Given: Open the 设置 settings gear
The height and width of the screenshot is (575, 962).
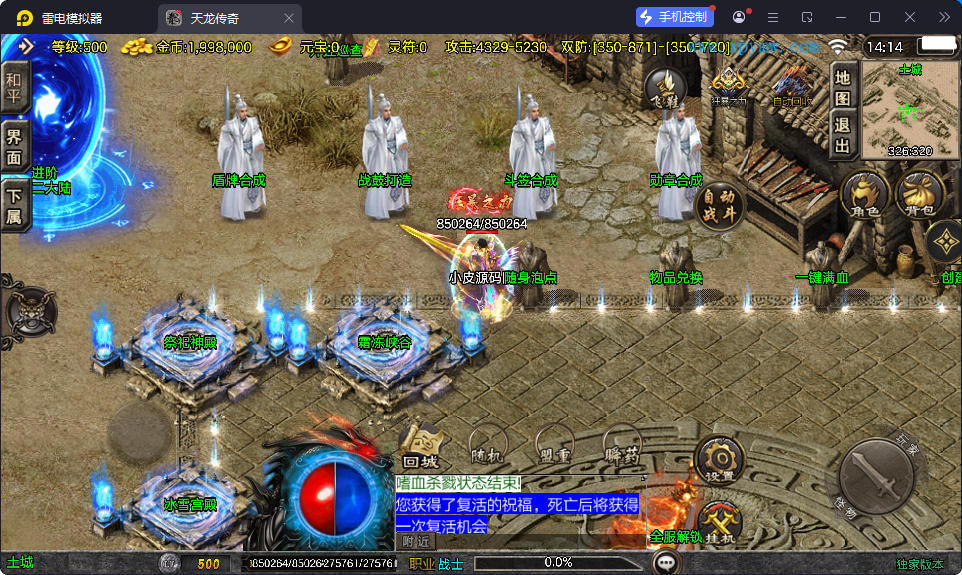Looking at the screenshot, I should (x=718, y=462).
